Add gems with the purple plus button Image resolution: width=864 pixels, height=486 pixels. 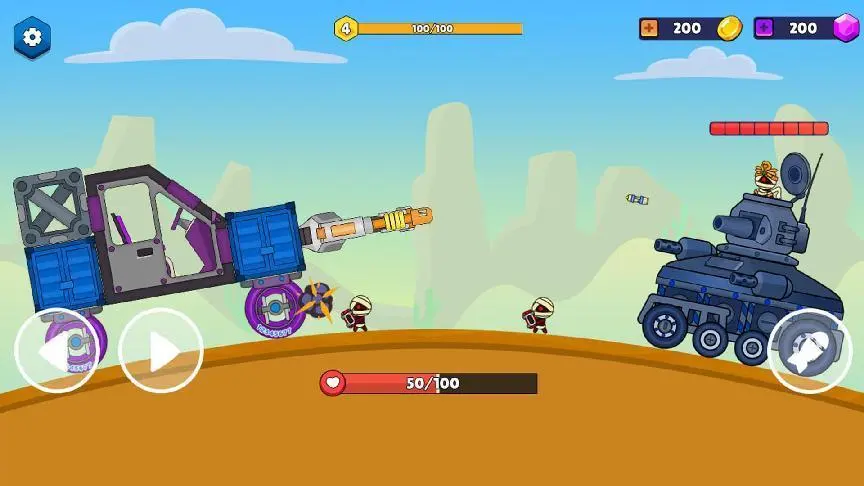tap(765, 28)
